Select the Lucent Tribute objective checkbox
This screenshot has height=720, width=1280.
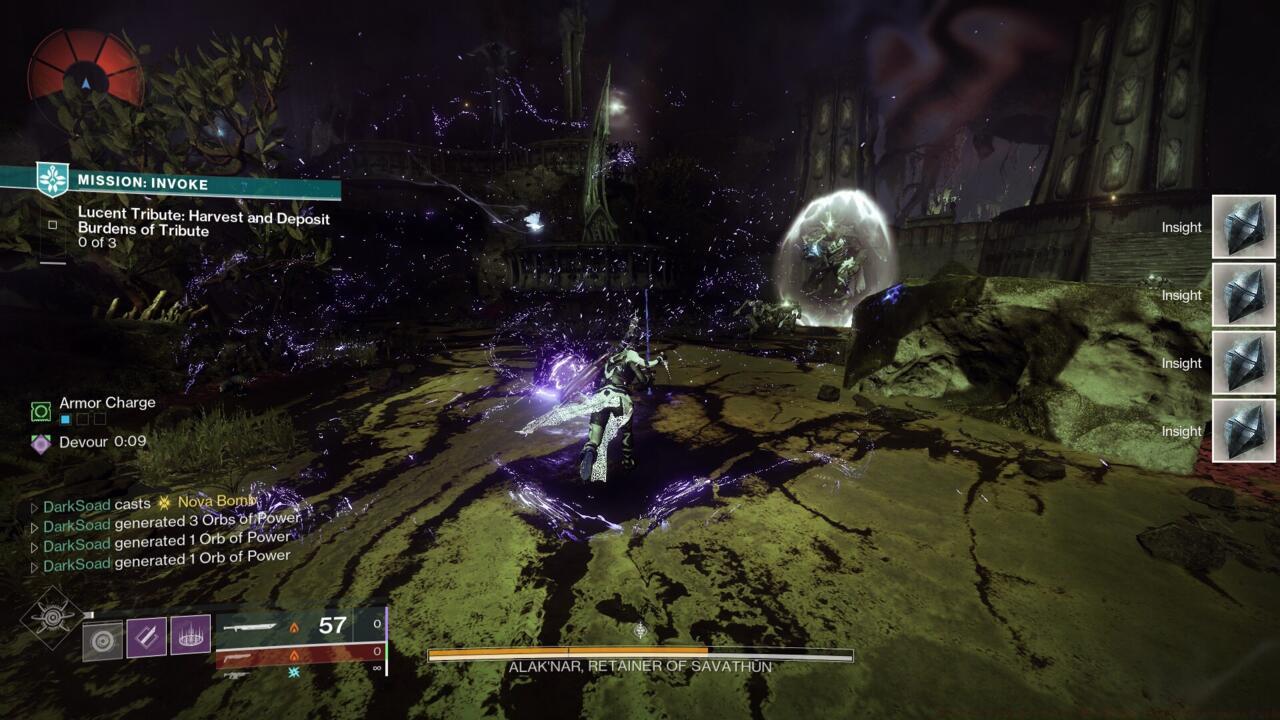53,225
